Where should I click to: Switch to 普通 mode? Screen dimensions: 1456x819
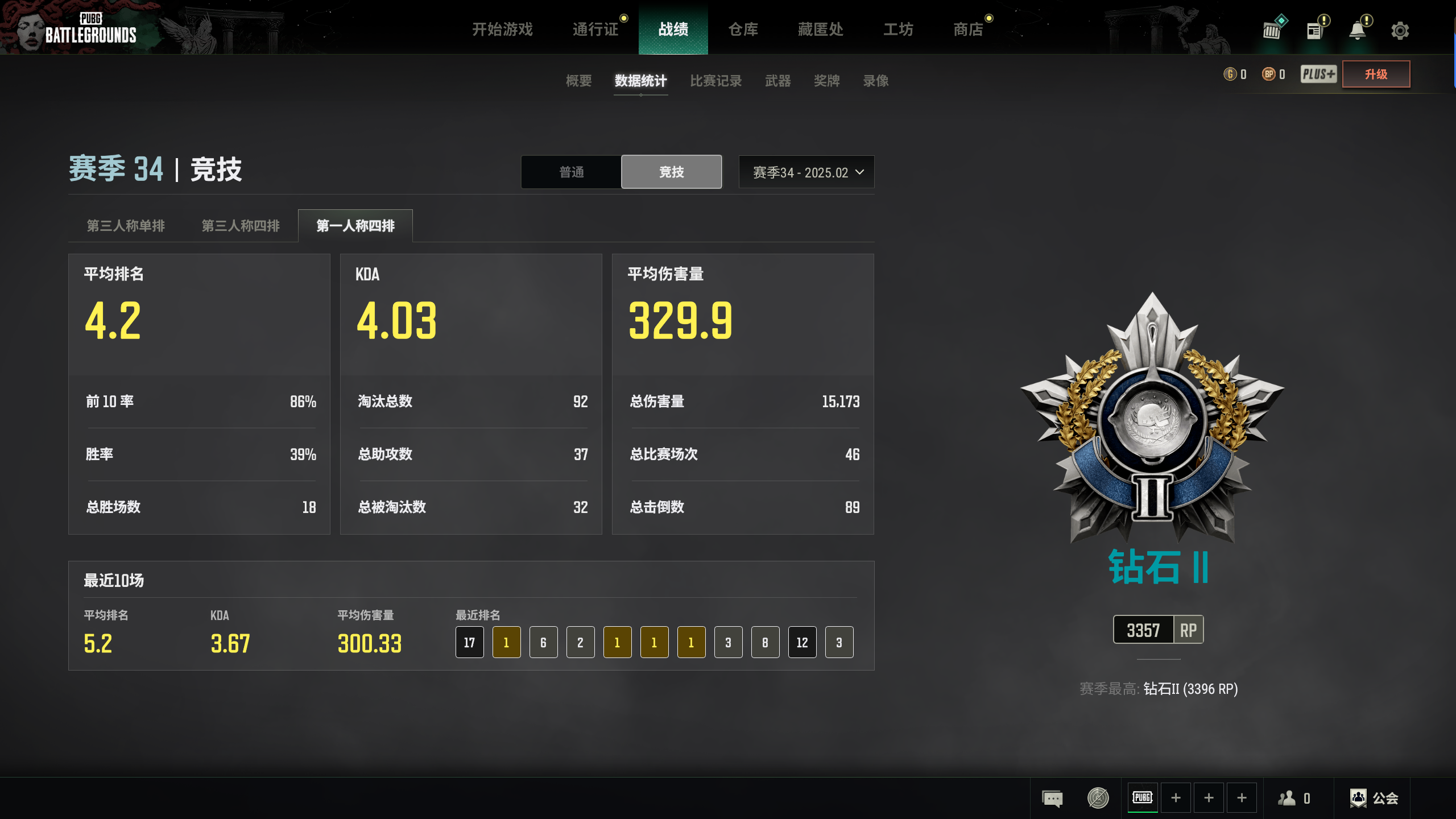point(571,172)
